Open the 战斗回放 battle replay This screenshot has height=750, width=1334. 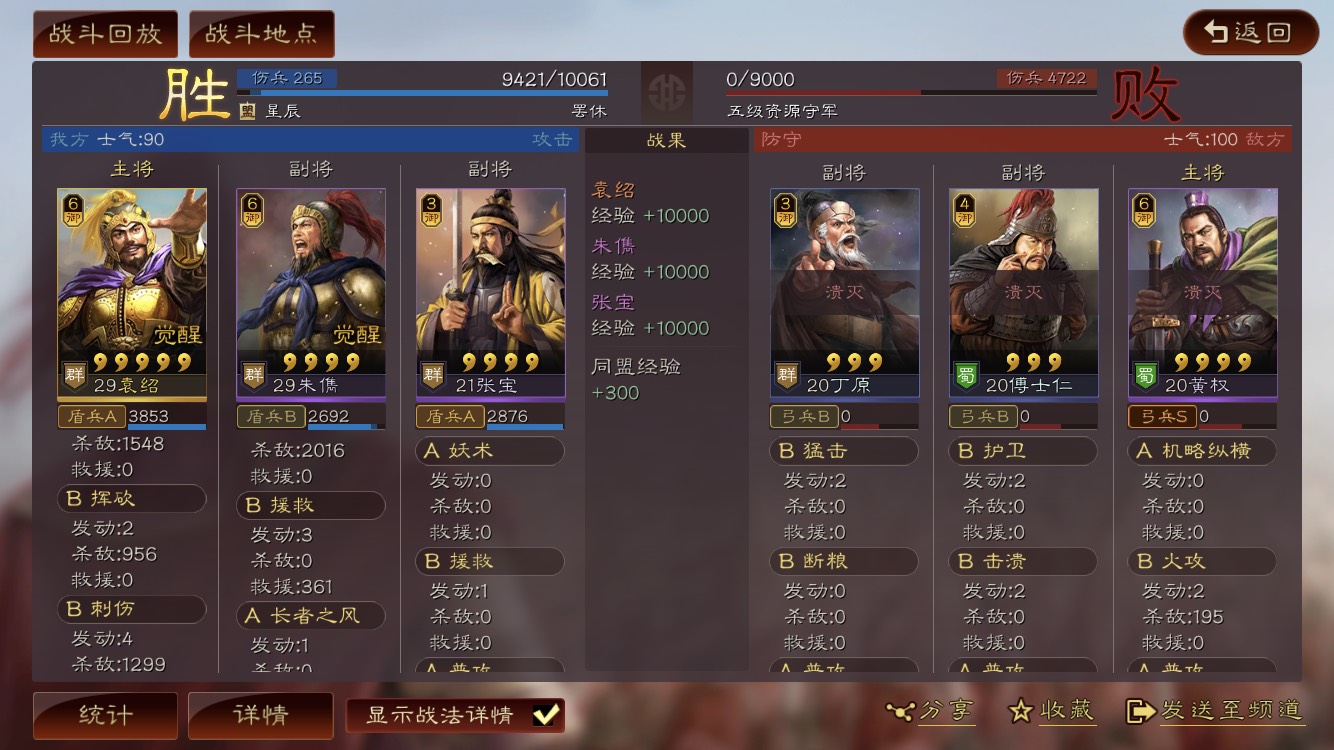pyautogui.click(x=105, y=32)
